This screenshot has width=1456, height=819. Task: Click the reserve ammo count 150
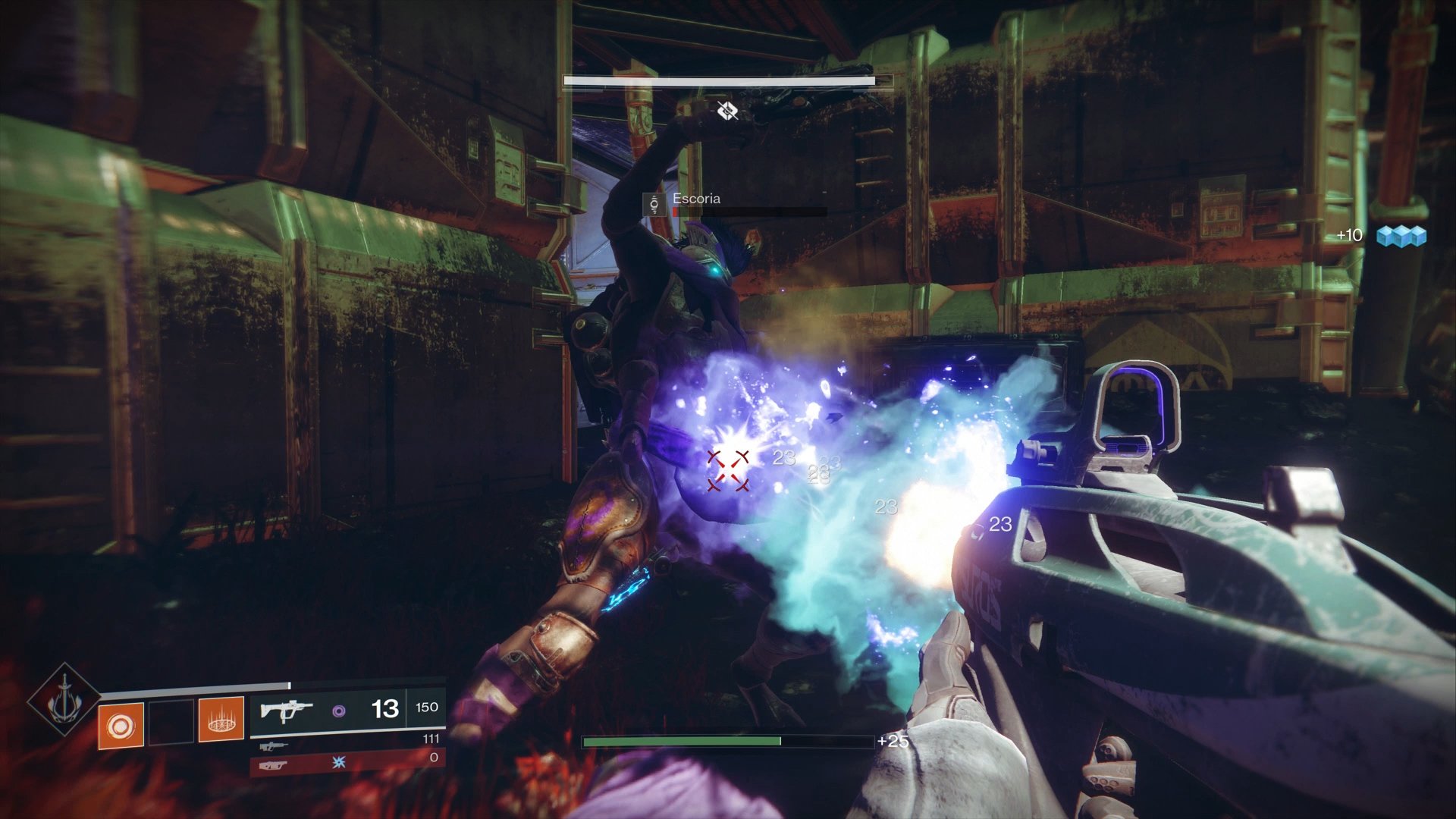(x=426, y=707)
